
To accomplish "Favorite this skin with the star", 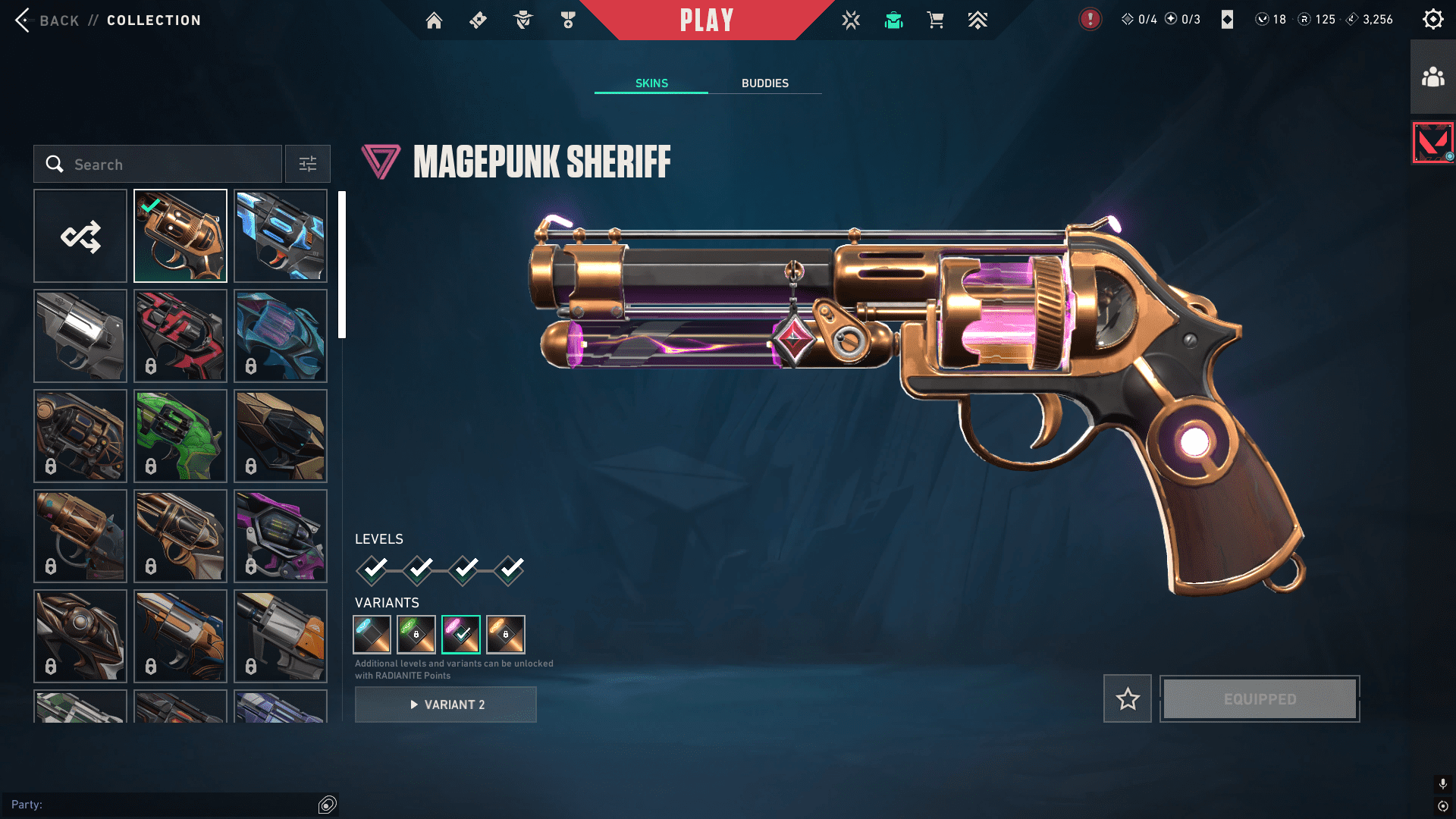I will tap(1127, 698).
